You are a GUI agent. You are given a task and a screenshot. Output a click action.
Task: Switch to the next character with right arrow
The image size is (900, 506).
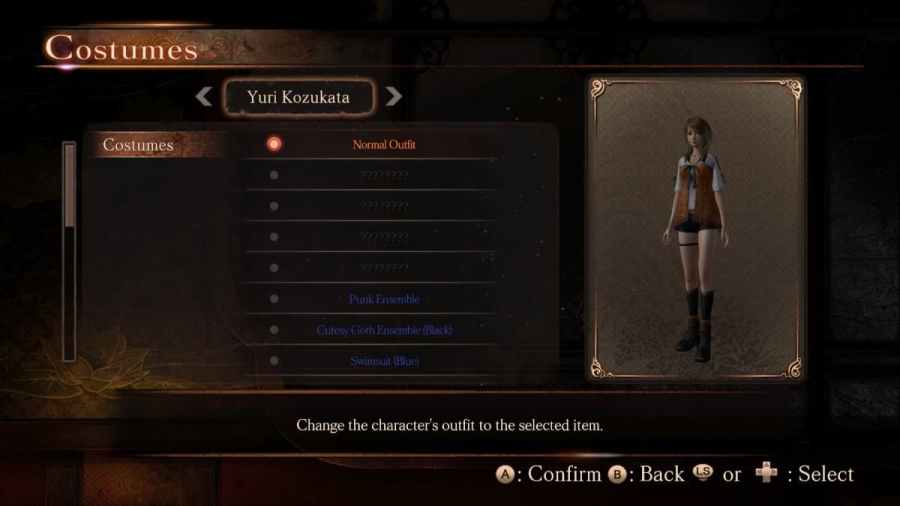[394, 97]
